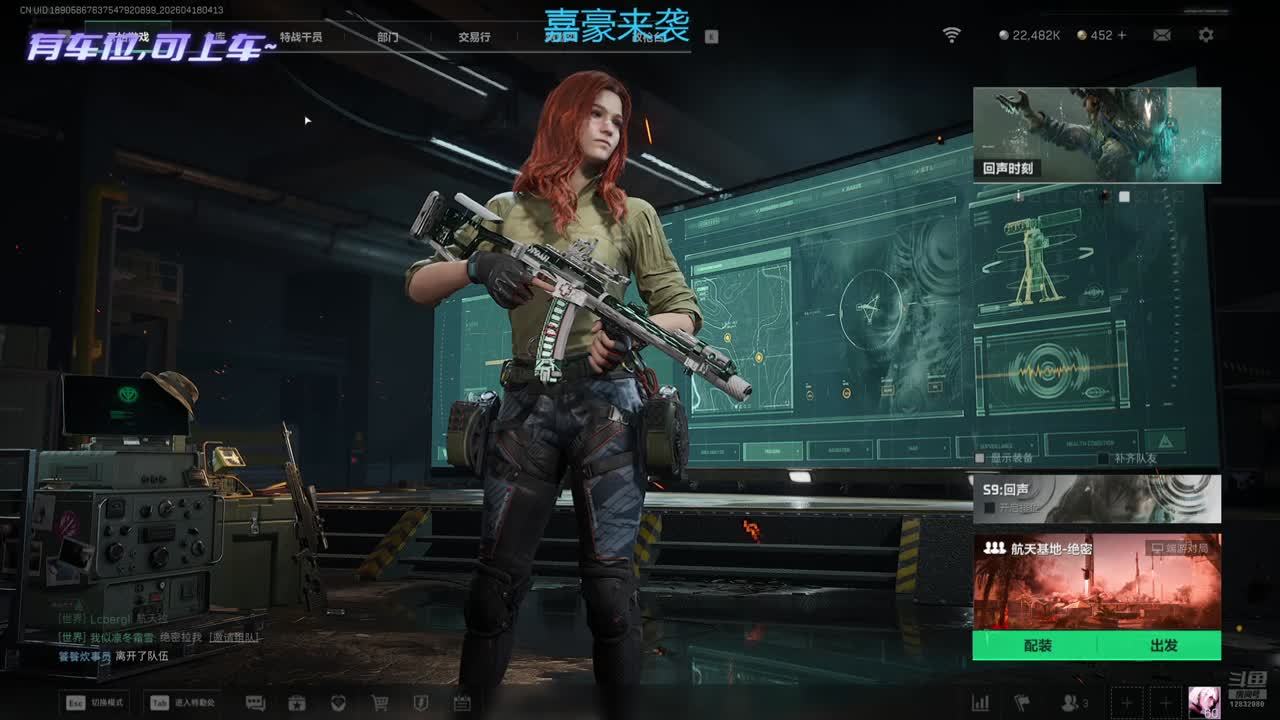Screen dimensions: 1280x720
Task: Open the calendar events icon
Action: pyautogui.click(x=462, y=703)
